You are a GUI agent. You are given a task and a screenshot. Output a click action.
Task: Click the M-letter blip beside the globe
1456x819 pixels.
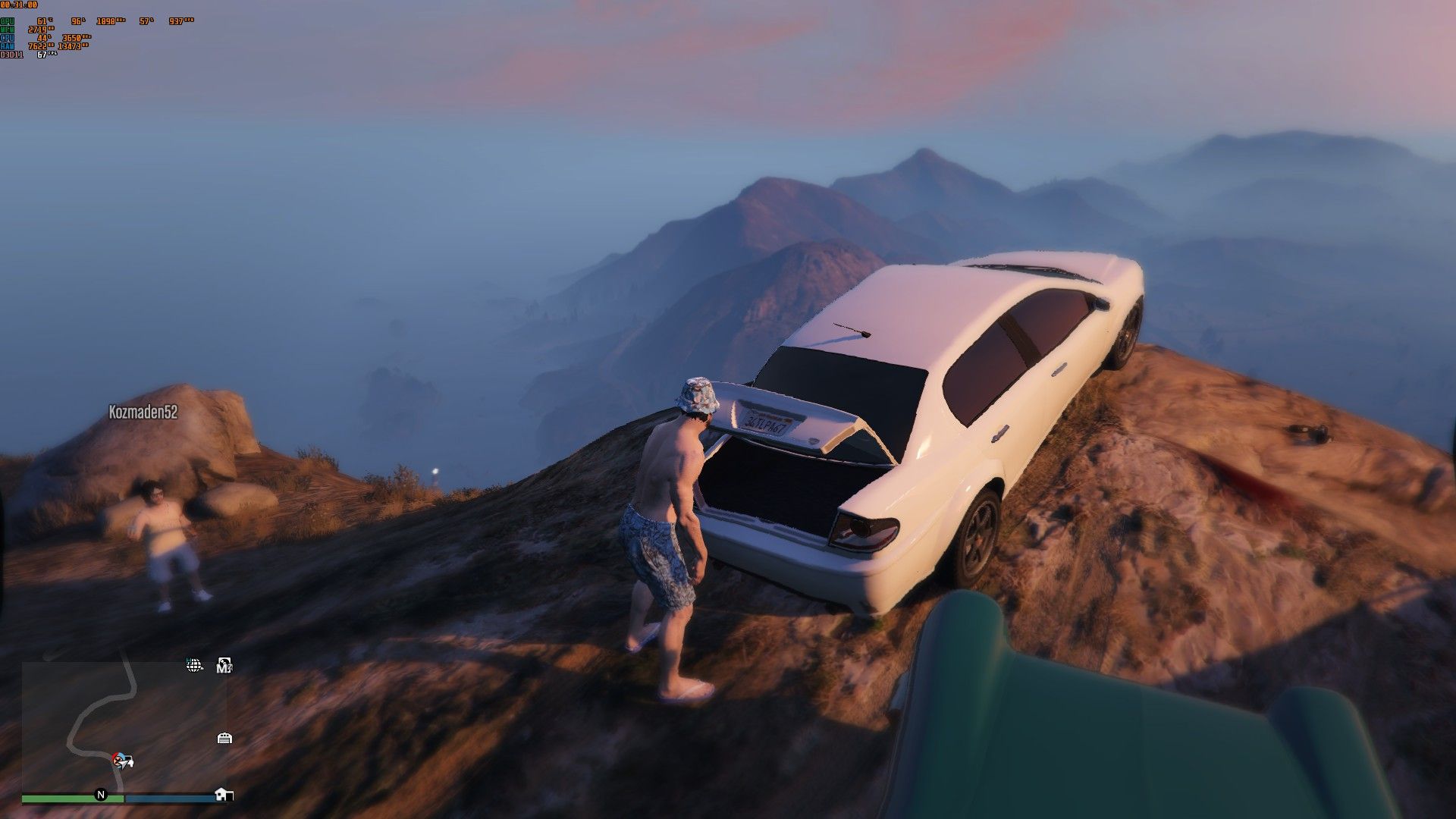click(x=224, y=666)
